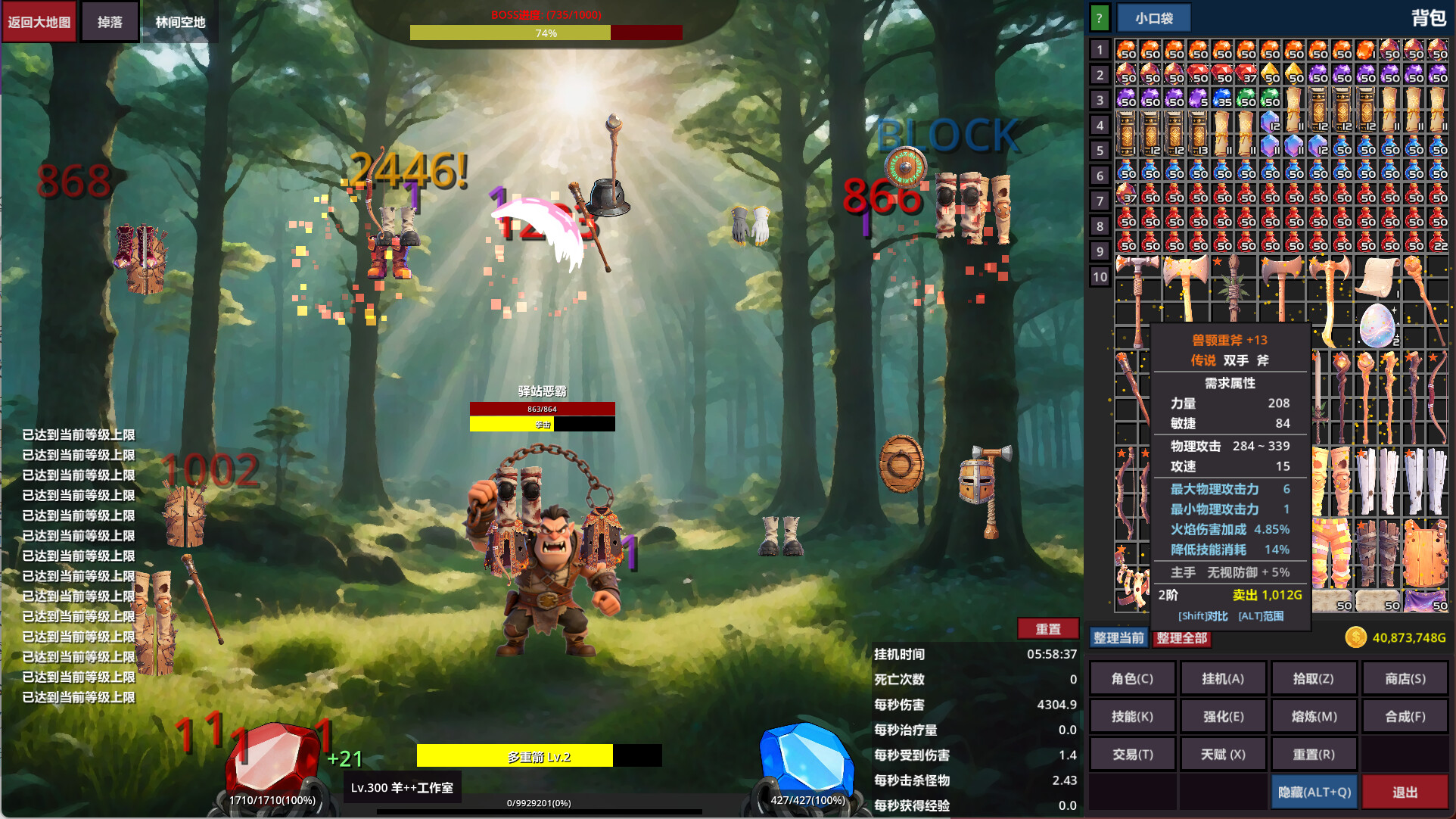Click the BOSS progress bar at 74%
The width and height of the screenshot is (1456, 819).
(546, 33)
